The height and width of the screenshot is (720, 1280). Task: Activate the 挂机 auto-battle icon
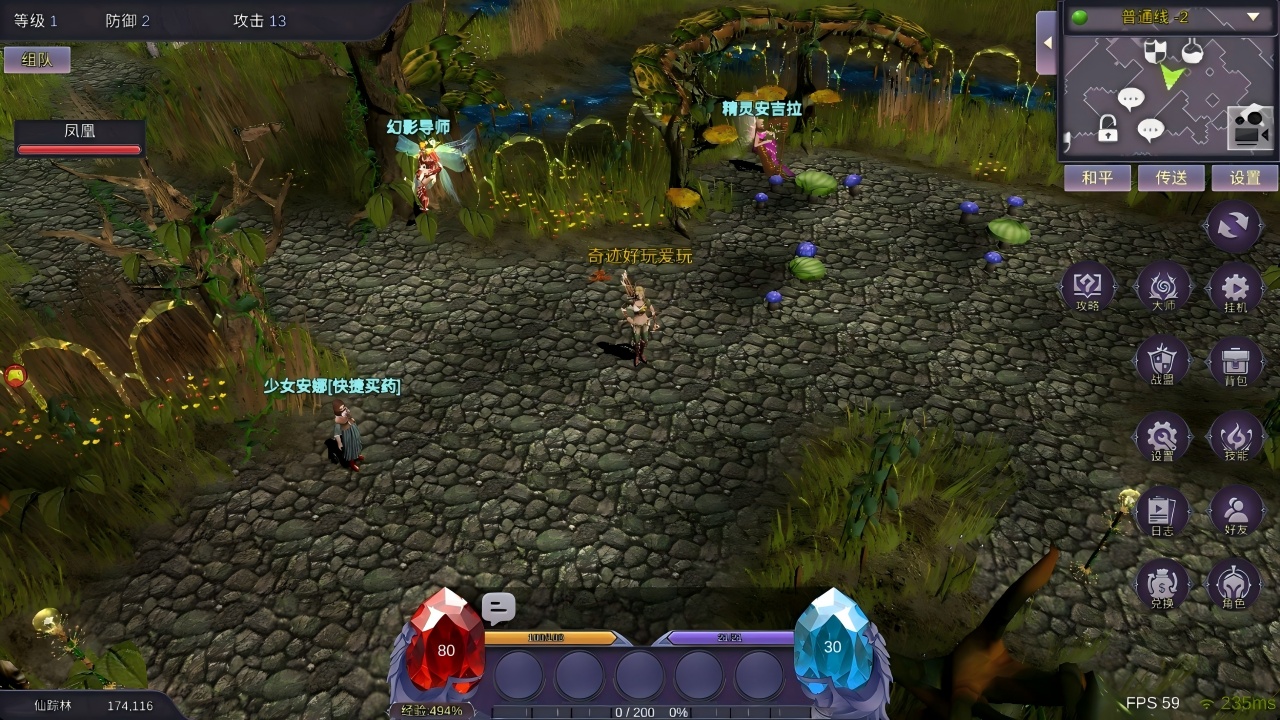(1235, 288)
